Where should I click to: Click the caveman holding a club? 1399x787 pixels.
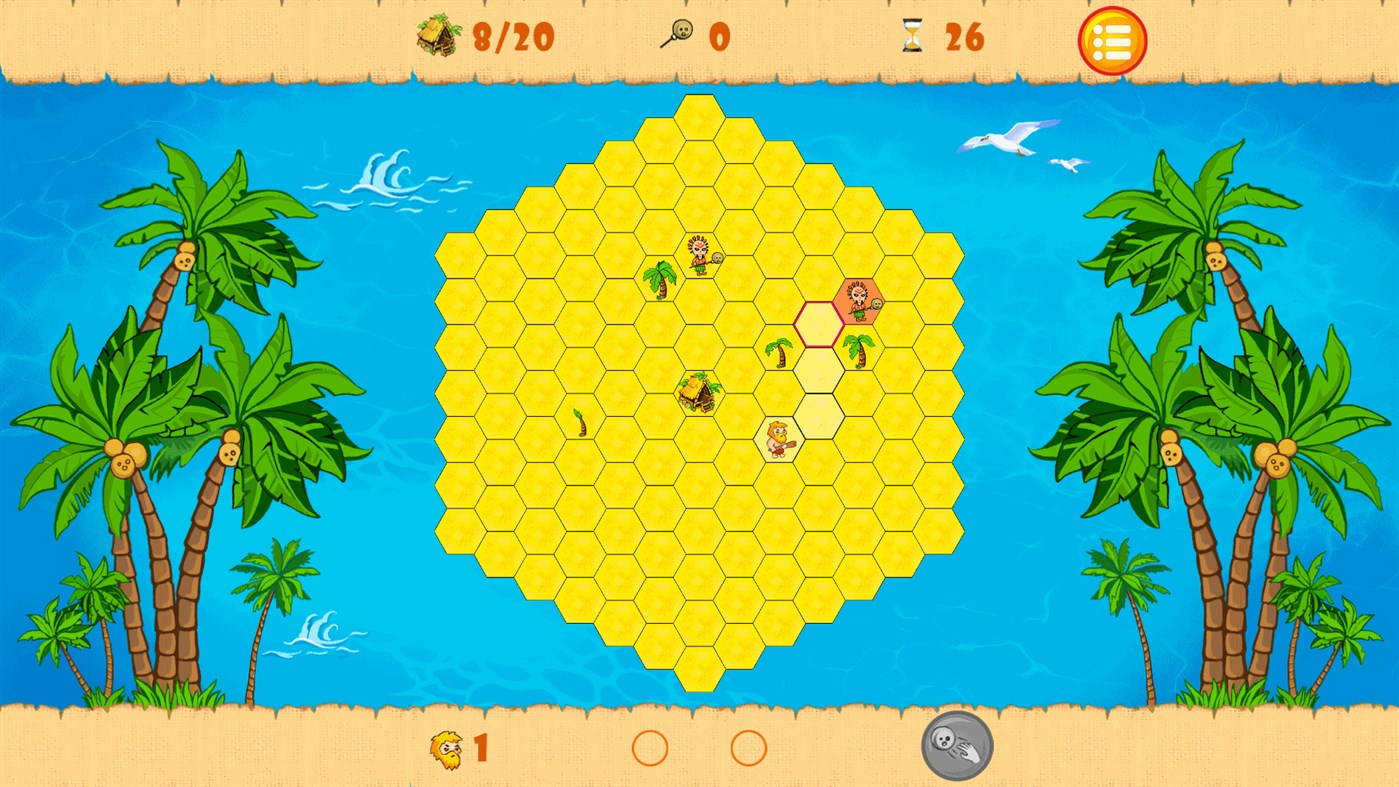(x=778, y=440)
